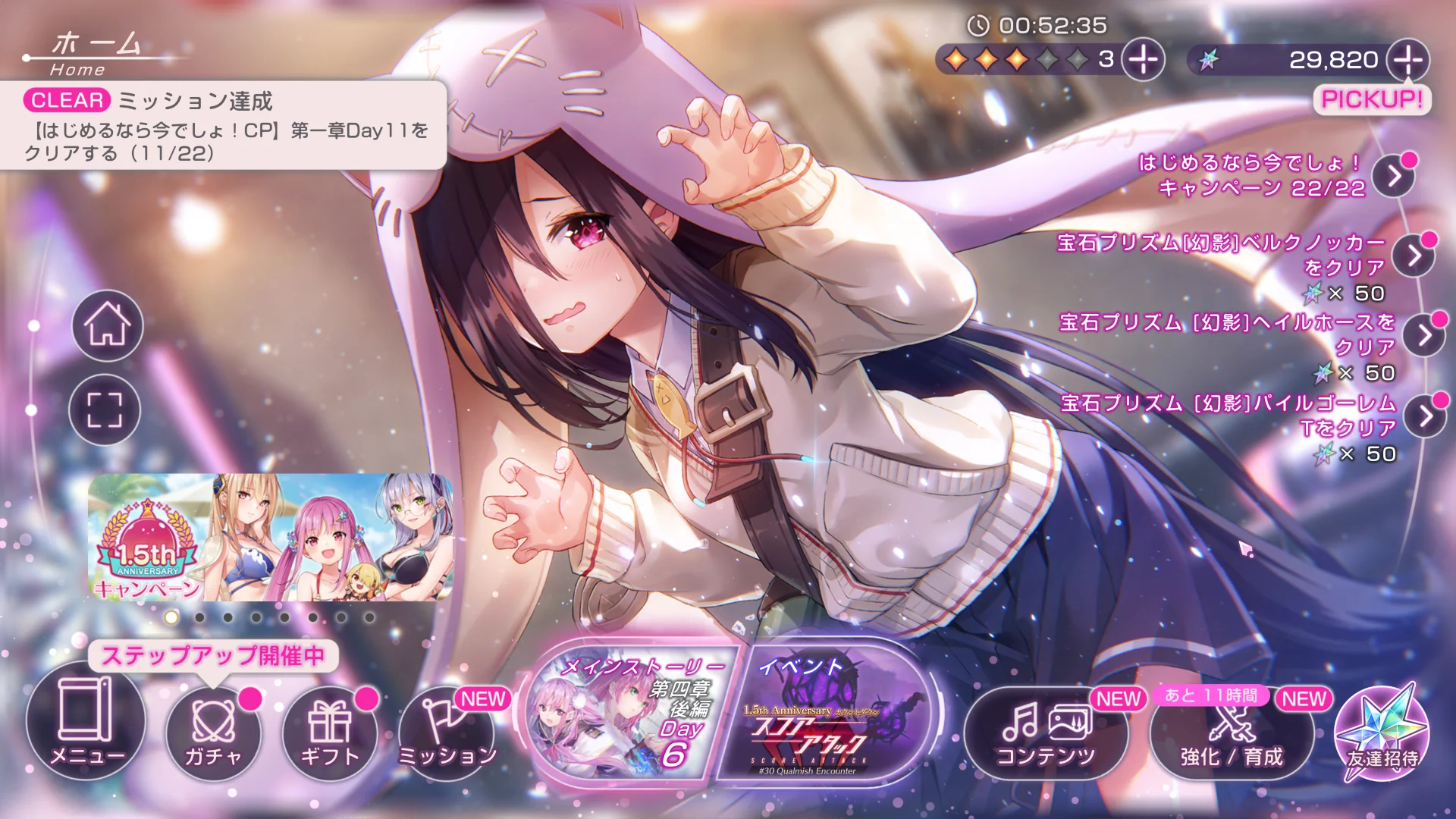
Task: Open the メニュー menu button
Action: (85, 721)
